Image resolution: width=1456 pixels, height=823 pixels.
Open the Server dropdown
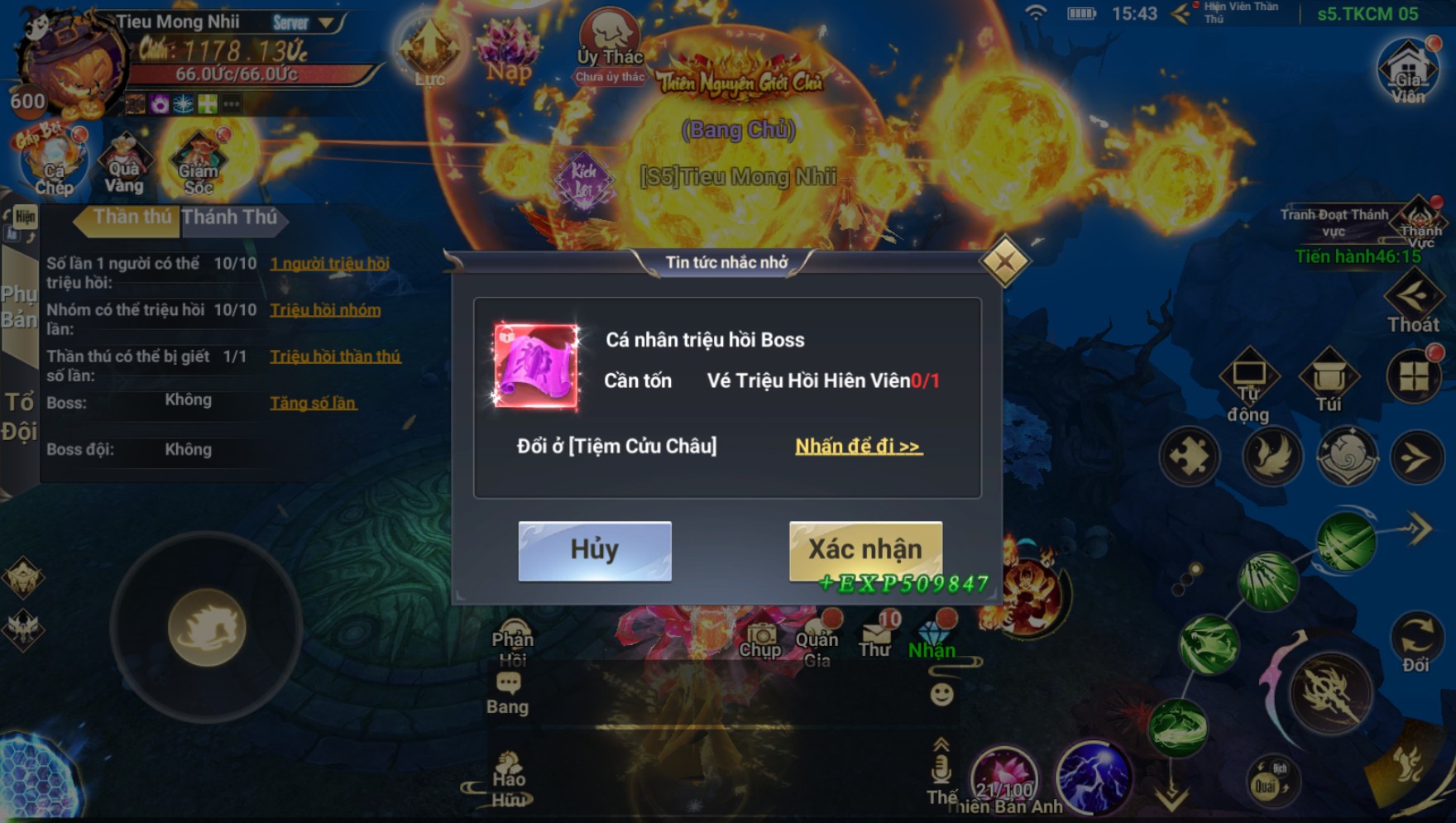(x=304, y=23)
